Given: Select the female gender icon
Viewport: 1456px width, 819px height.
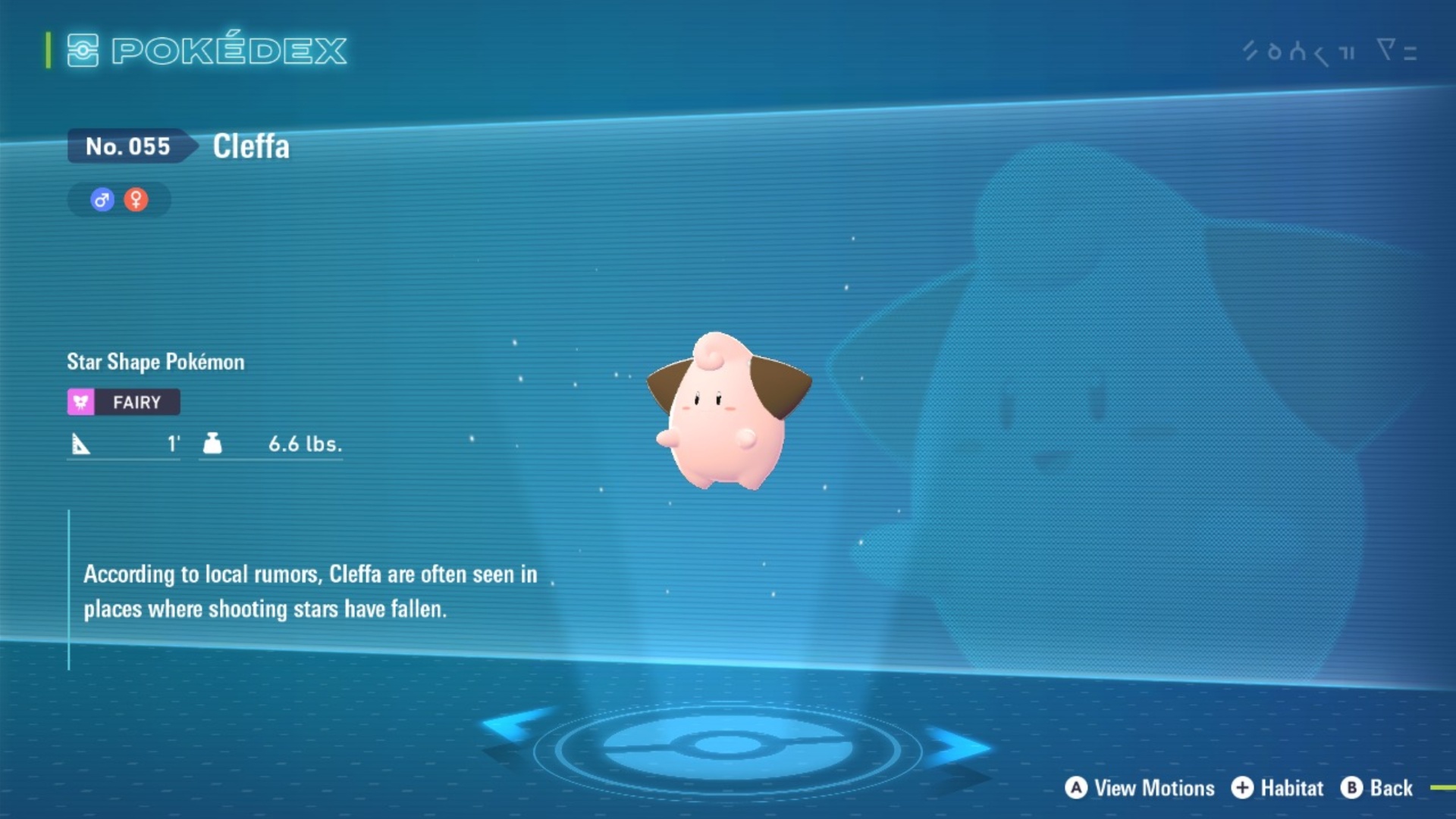Looking at the screenshot, I should (x=136, y=199).
